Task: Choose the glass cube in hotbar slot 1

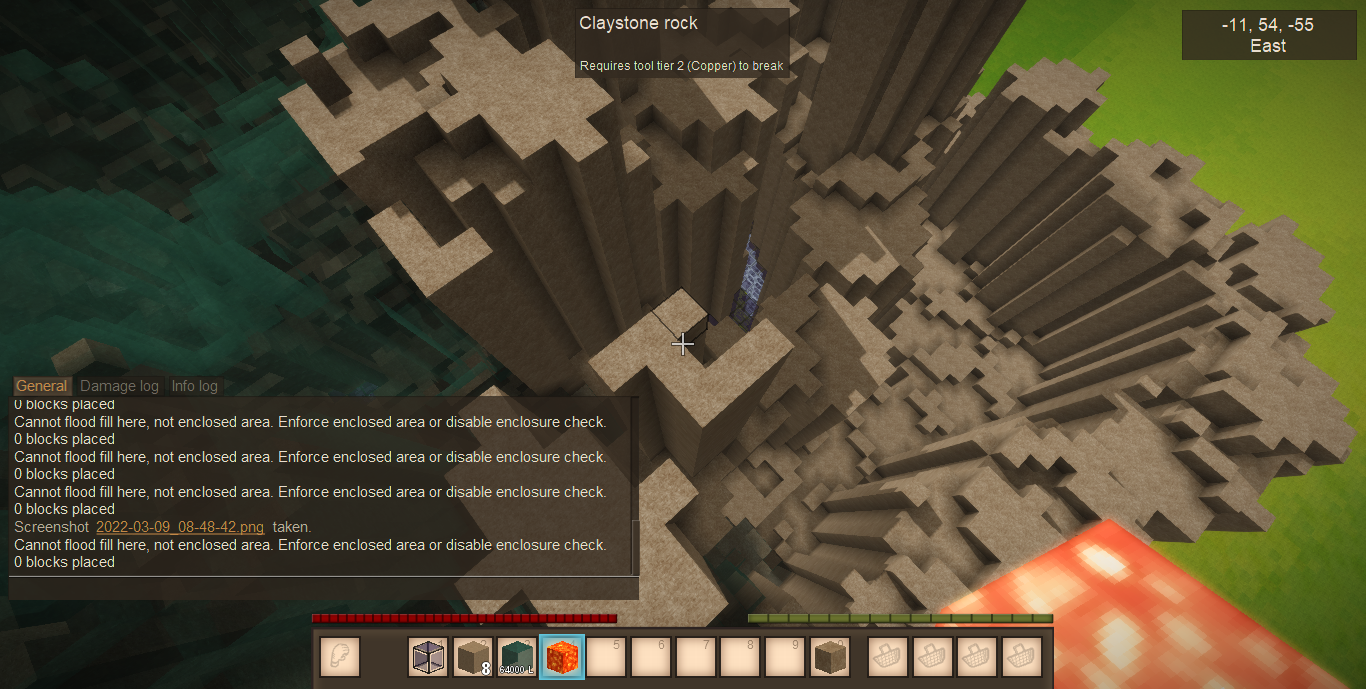Action: point(429,657)
